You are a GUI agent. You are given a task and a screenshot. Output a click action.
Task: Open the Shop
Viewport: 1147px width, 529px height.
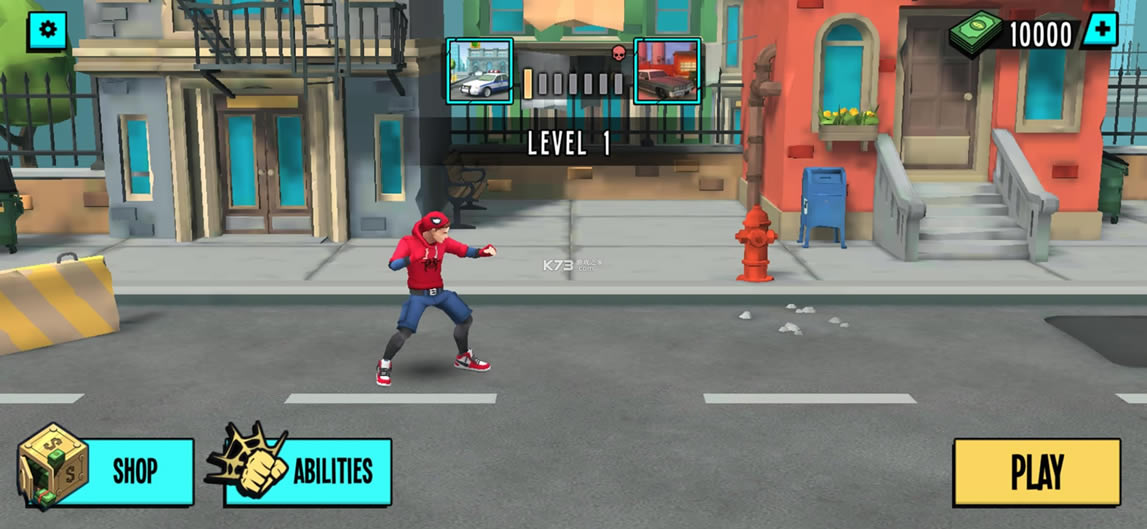[x=110, y=471]
